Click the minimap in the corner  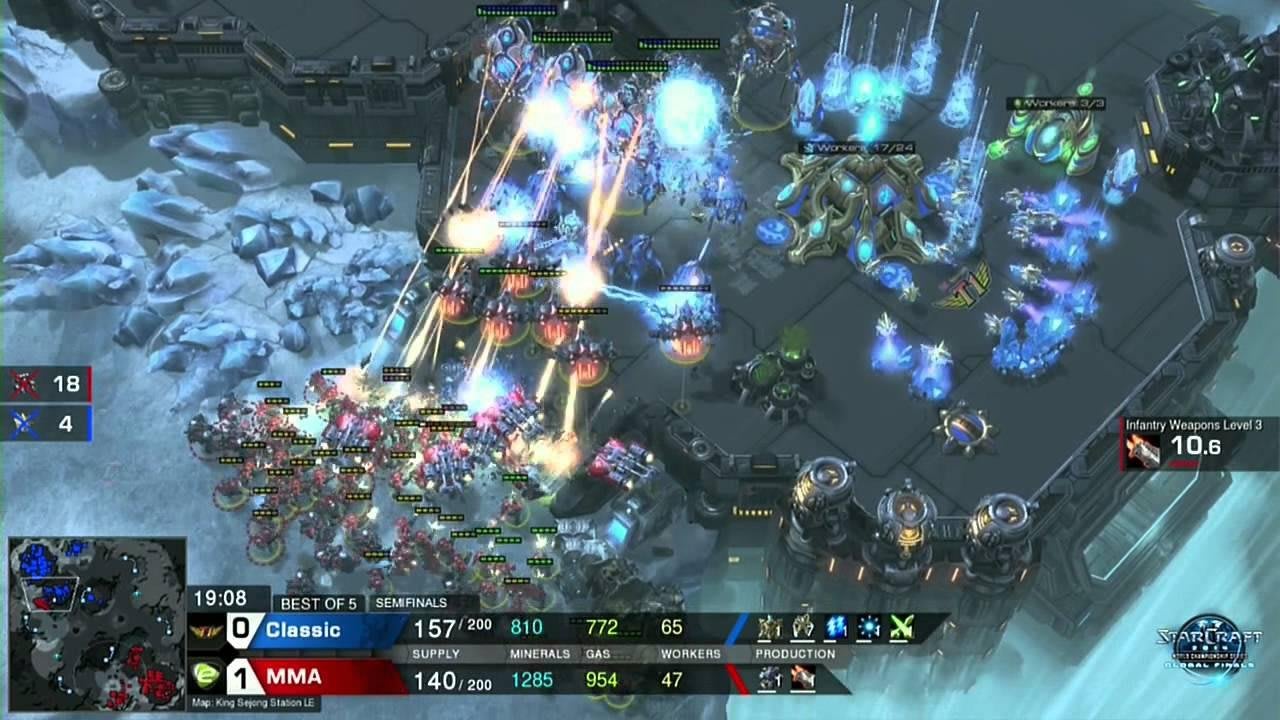point(97,623)
